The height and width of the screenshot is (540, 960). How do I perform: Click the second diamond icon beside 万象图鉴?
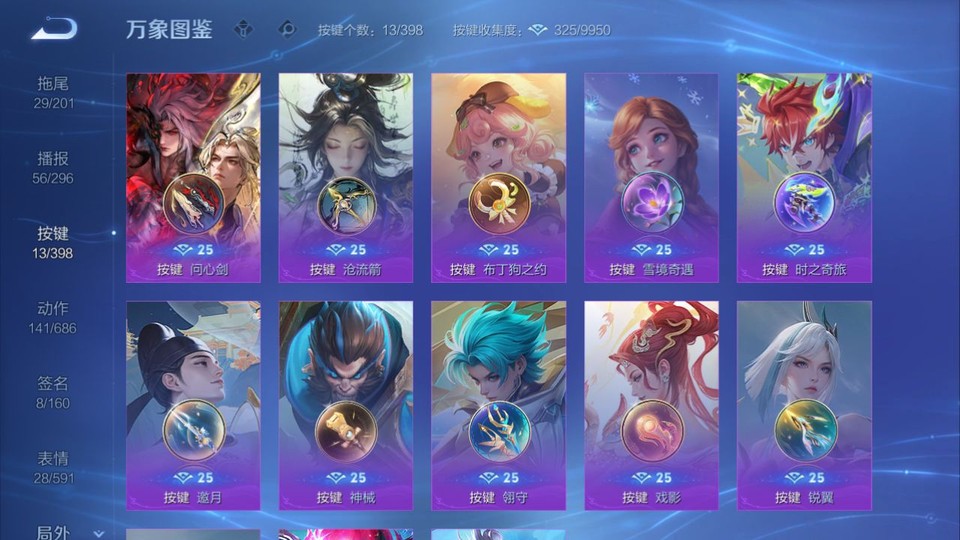[x=287, y=29]
